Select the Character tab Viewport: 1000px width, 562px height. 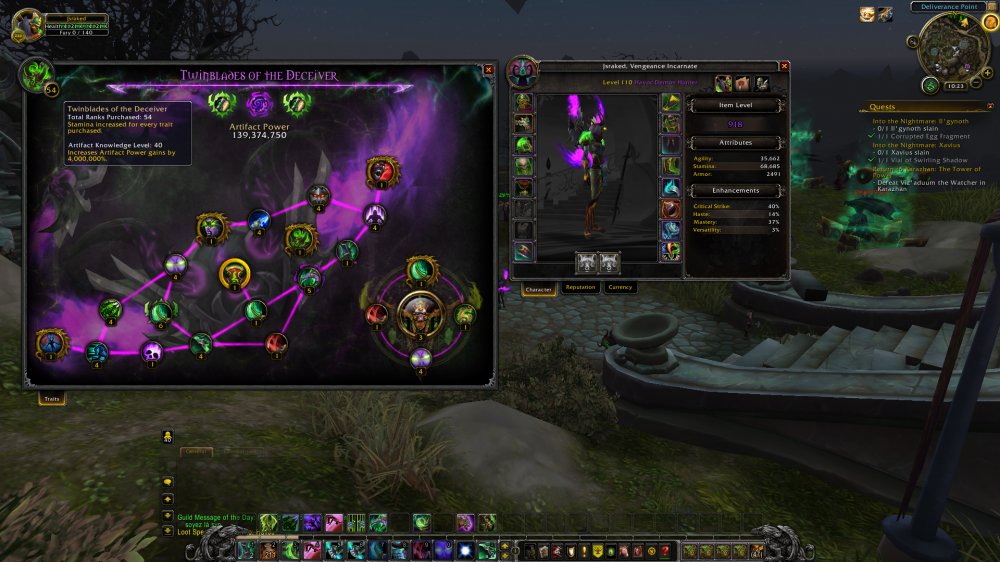tap(539, 289)
